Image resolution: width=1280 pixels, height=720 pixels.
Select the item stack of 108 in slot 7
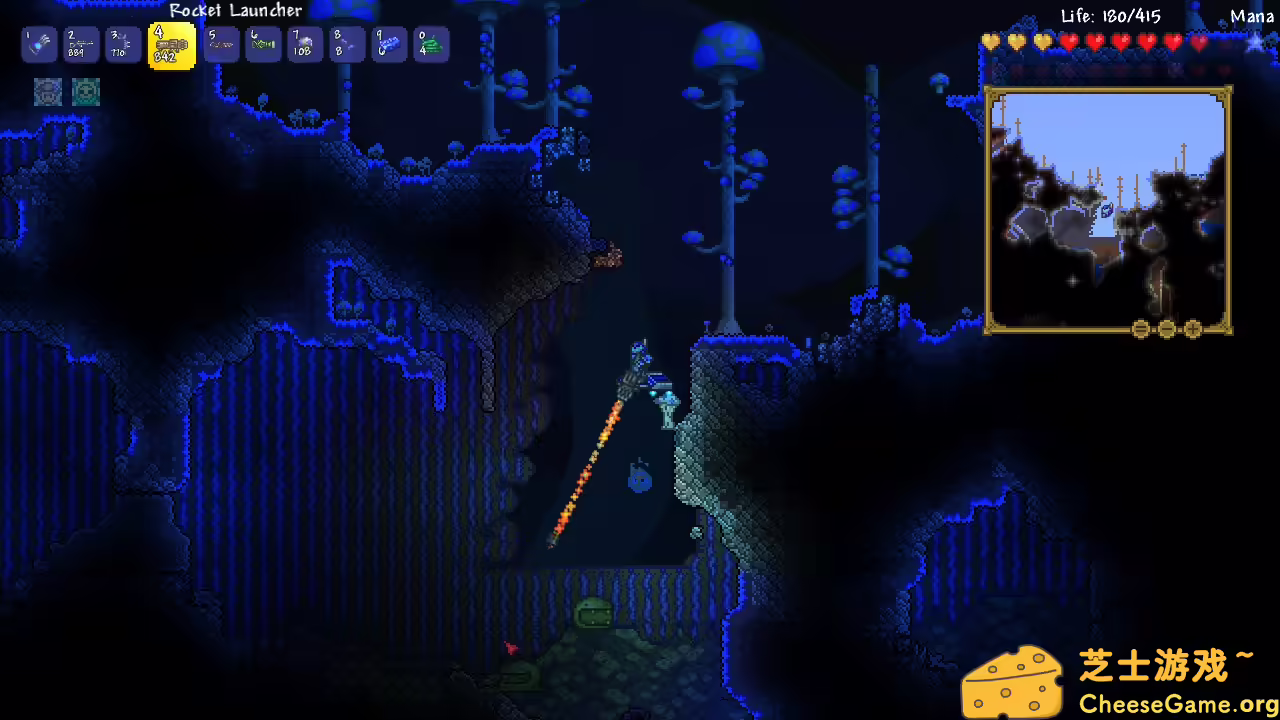305,44
